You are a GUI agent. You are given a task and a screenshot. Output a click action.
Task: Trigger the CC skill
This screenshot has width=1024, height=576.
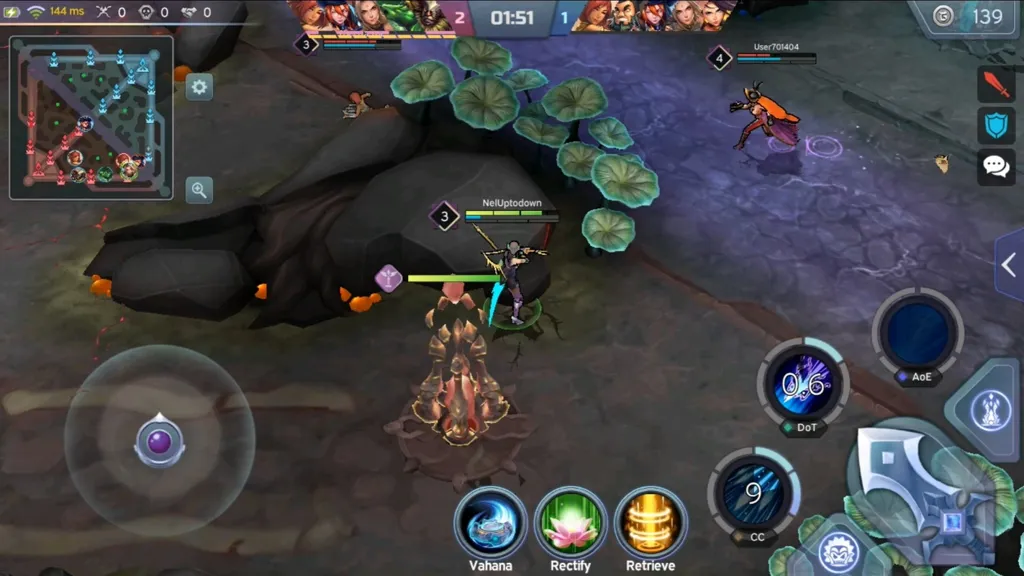pyautogui.click(x=753, y=491)
